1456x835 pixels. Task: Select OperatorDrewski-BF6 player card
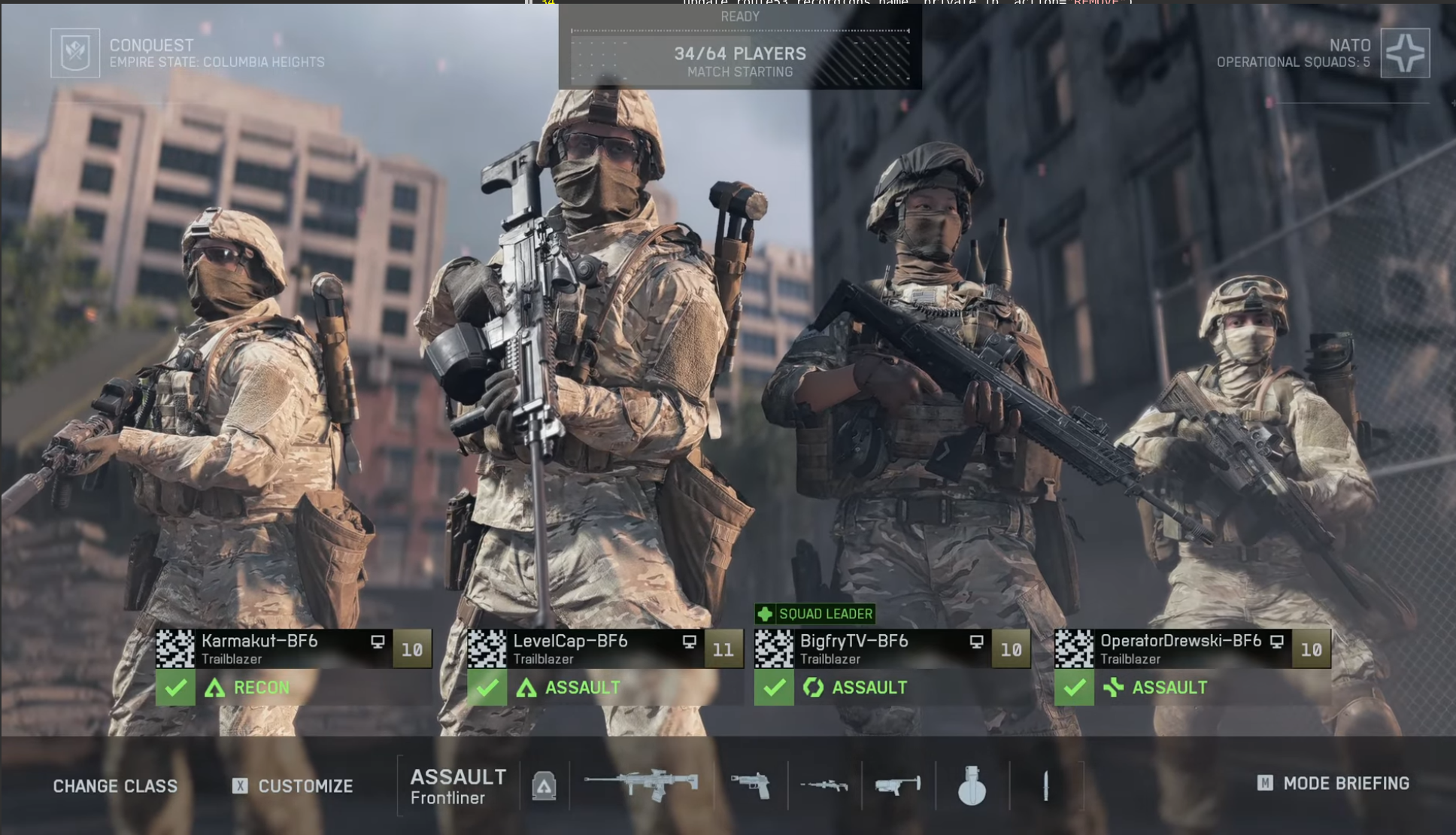pos(1192,648)
